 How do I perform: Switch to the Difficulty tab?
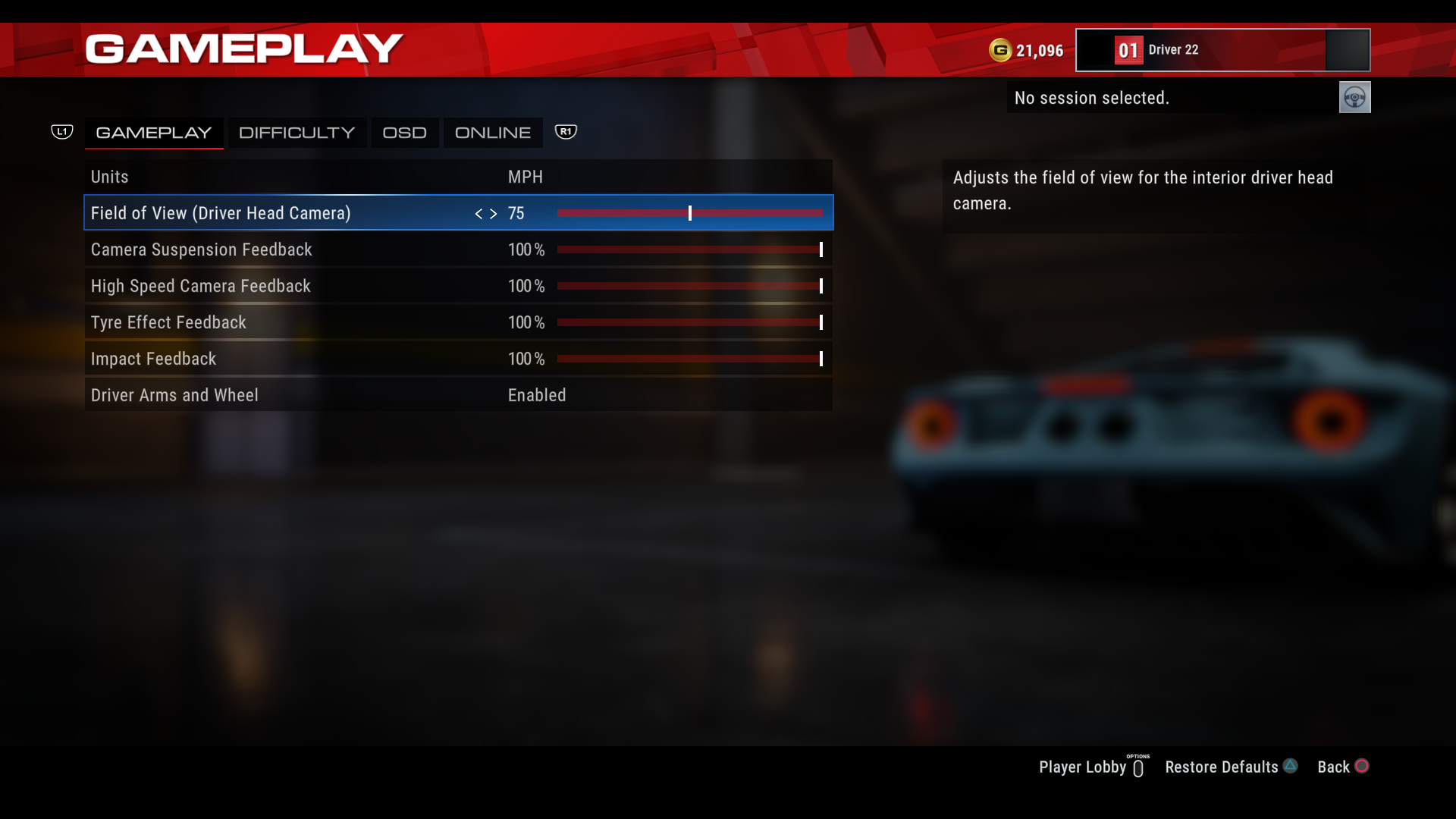pos(297,132)
